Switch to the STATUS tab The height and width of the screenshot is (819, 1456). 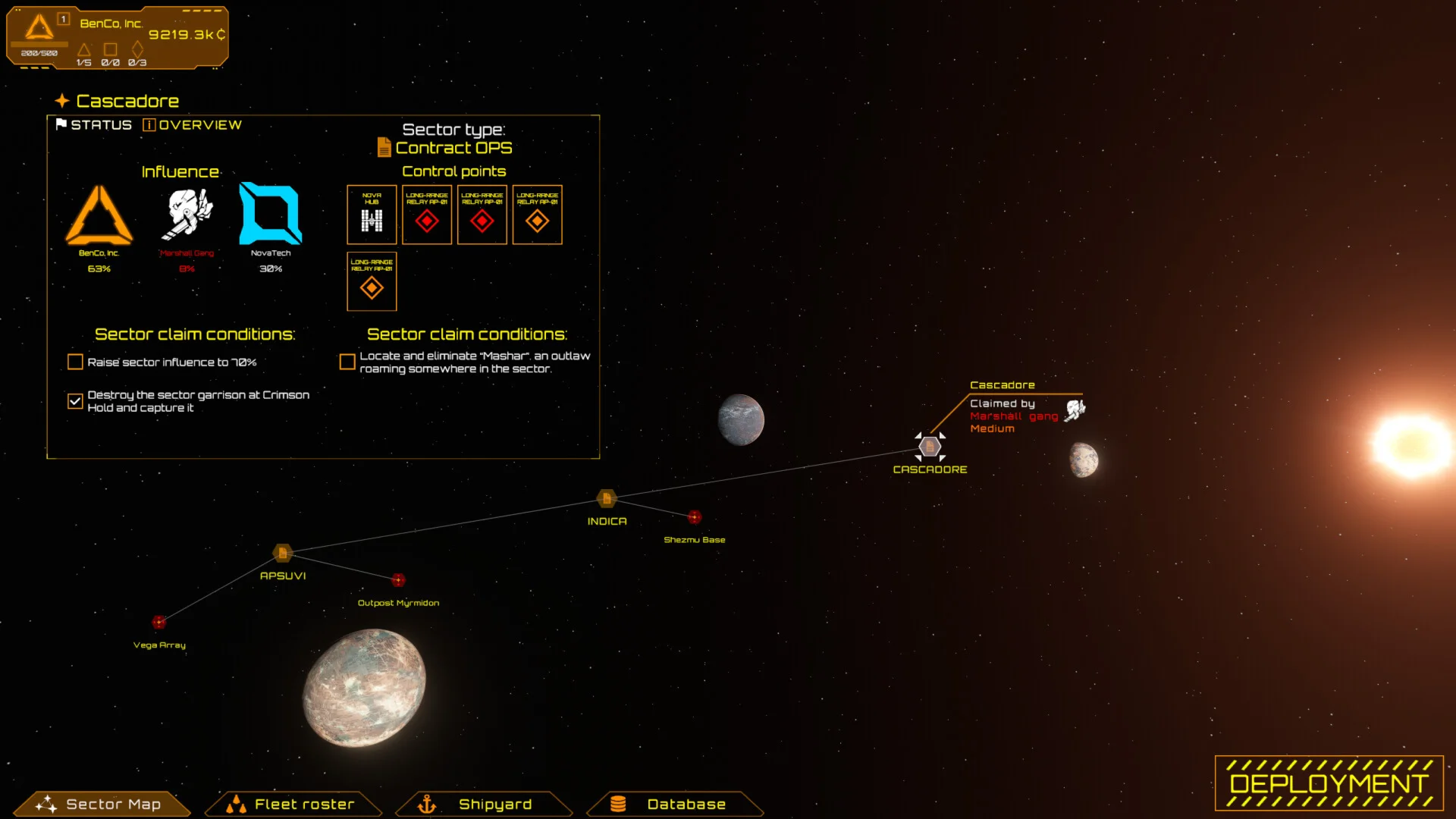[94, 125]
